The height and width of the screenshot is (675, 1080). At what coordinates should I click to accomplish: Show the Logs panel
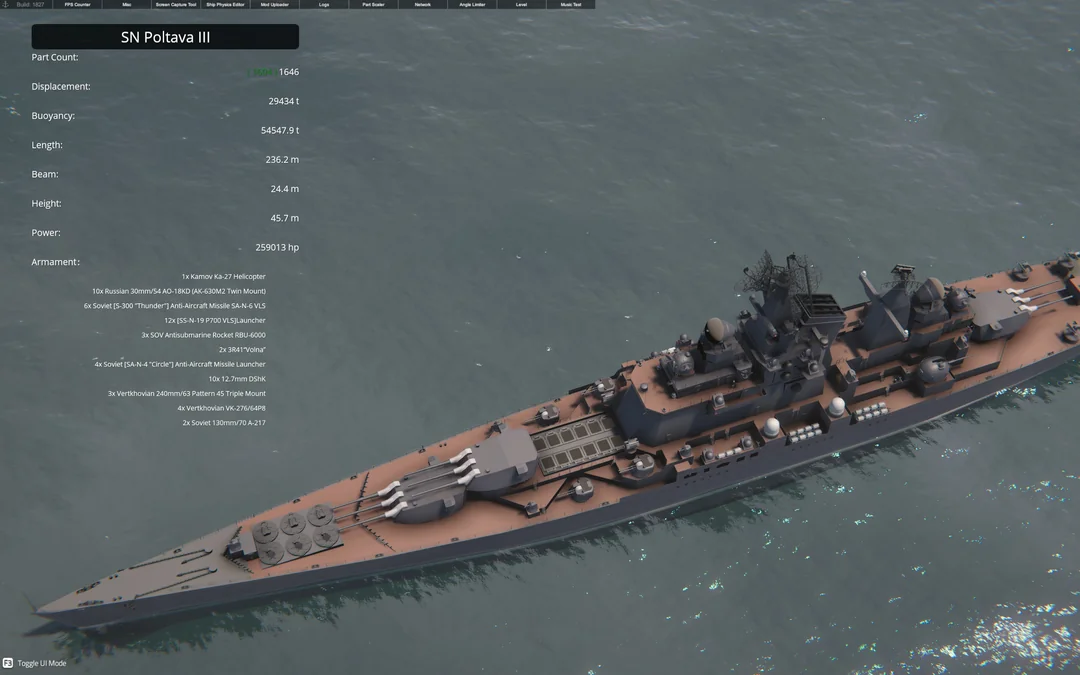pyautogui.click(x=324, y=5)
